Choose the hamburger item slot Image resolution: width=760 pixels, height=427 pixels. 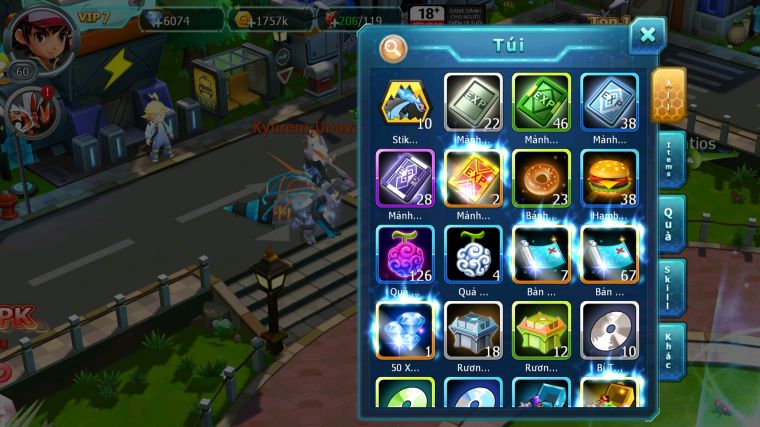[609, 178]
